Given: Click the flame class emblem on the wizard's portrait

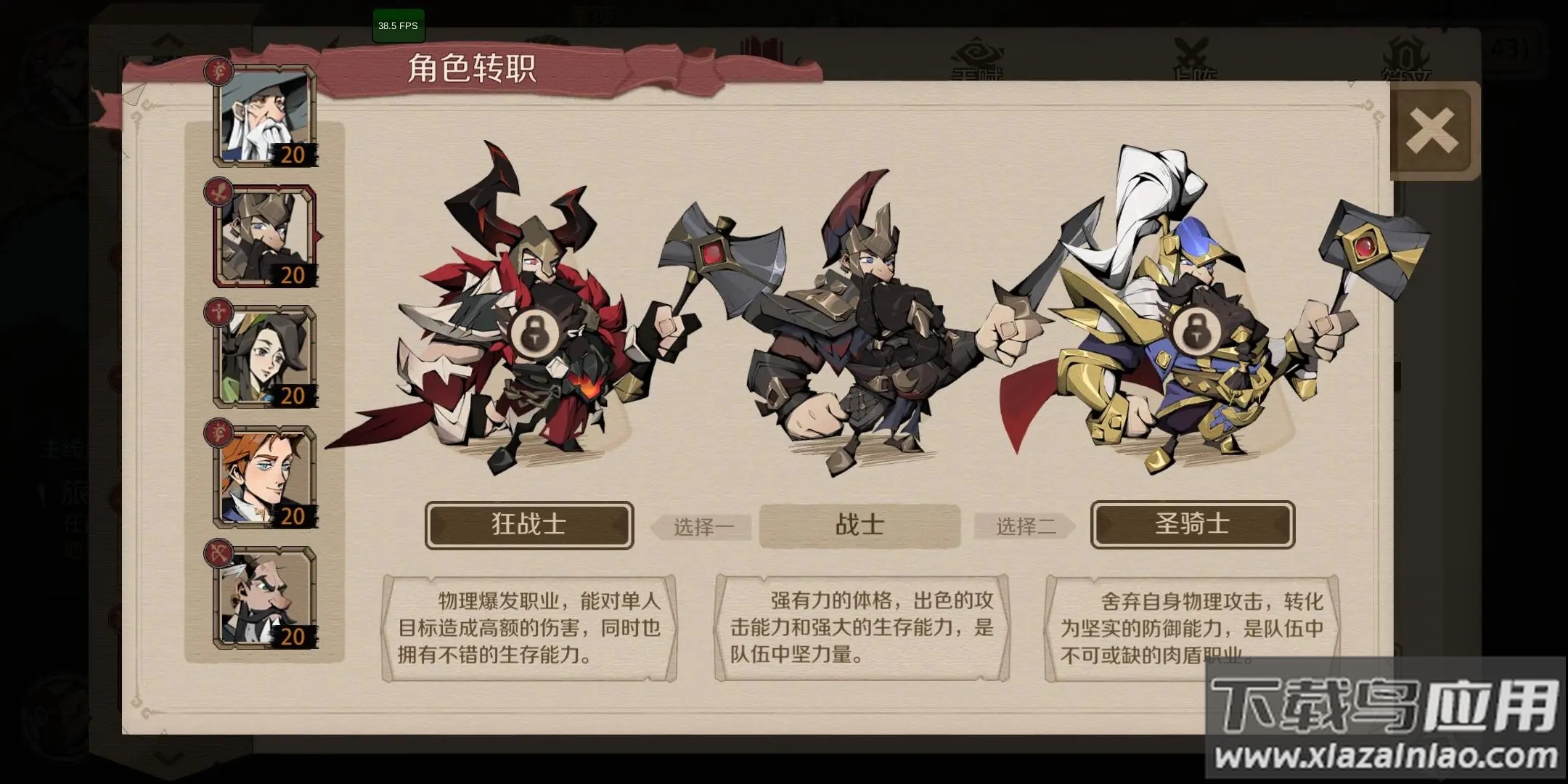Looking at the screenshot, I should pos(221,69).
